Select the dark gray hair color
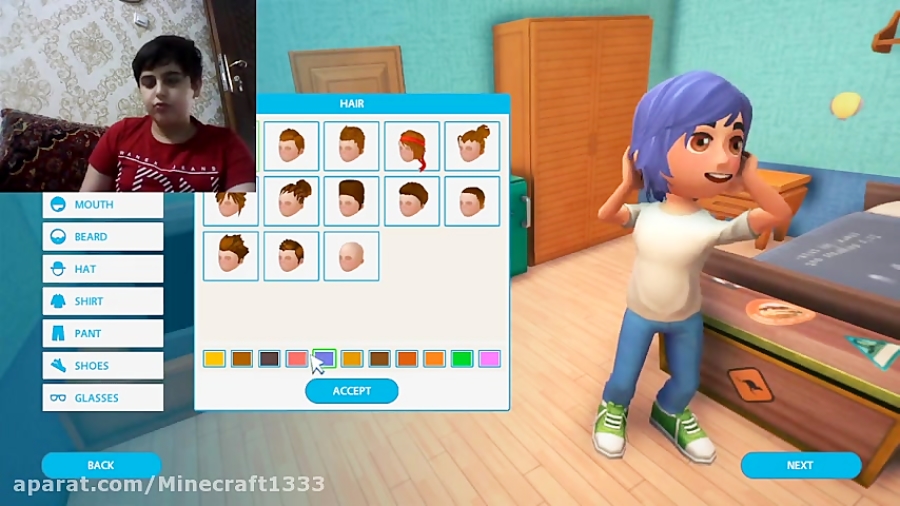 269,358
